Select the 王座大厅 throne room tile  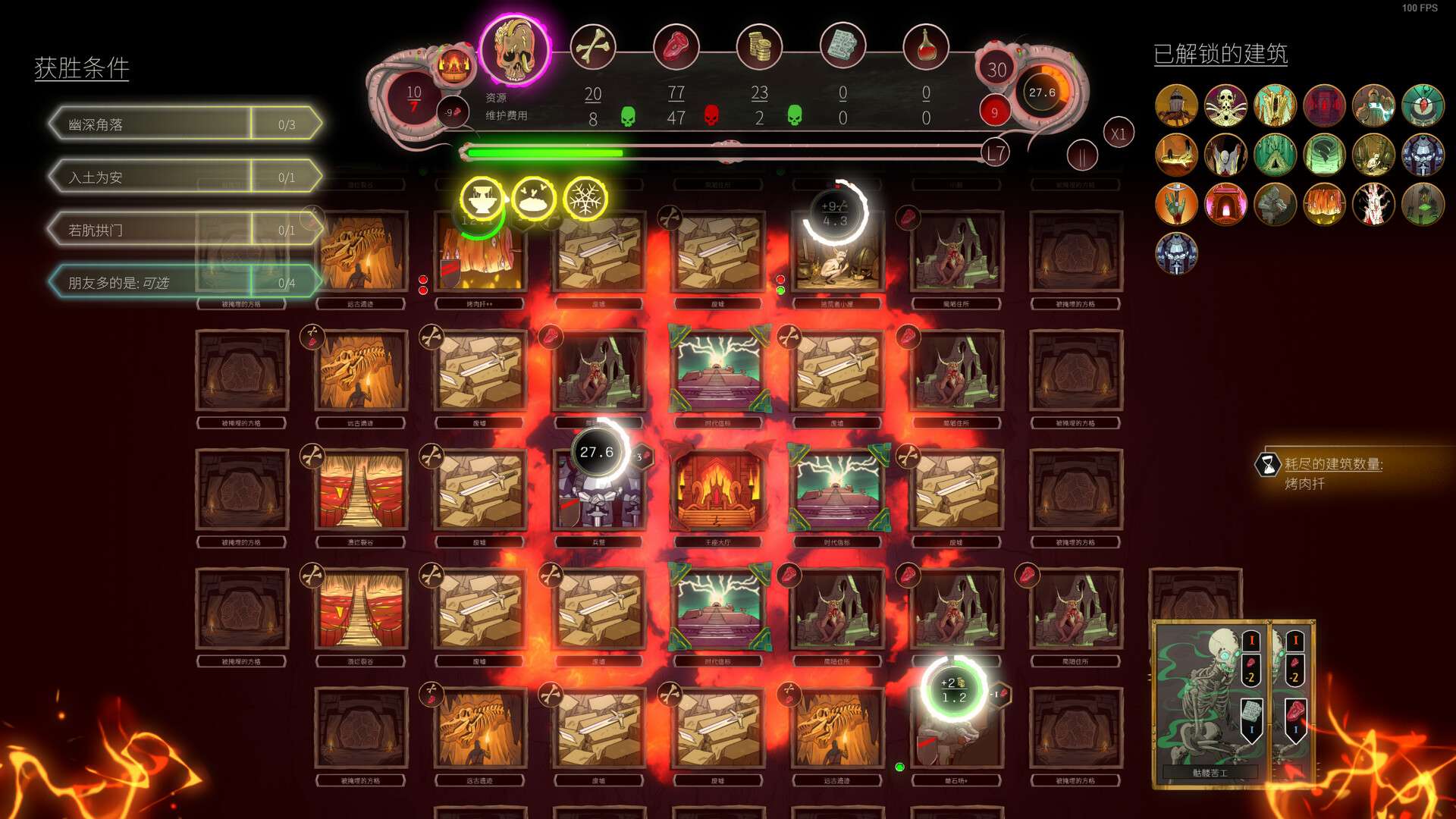pyautogui.click(x=717, y=491)
